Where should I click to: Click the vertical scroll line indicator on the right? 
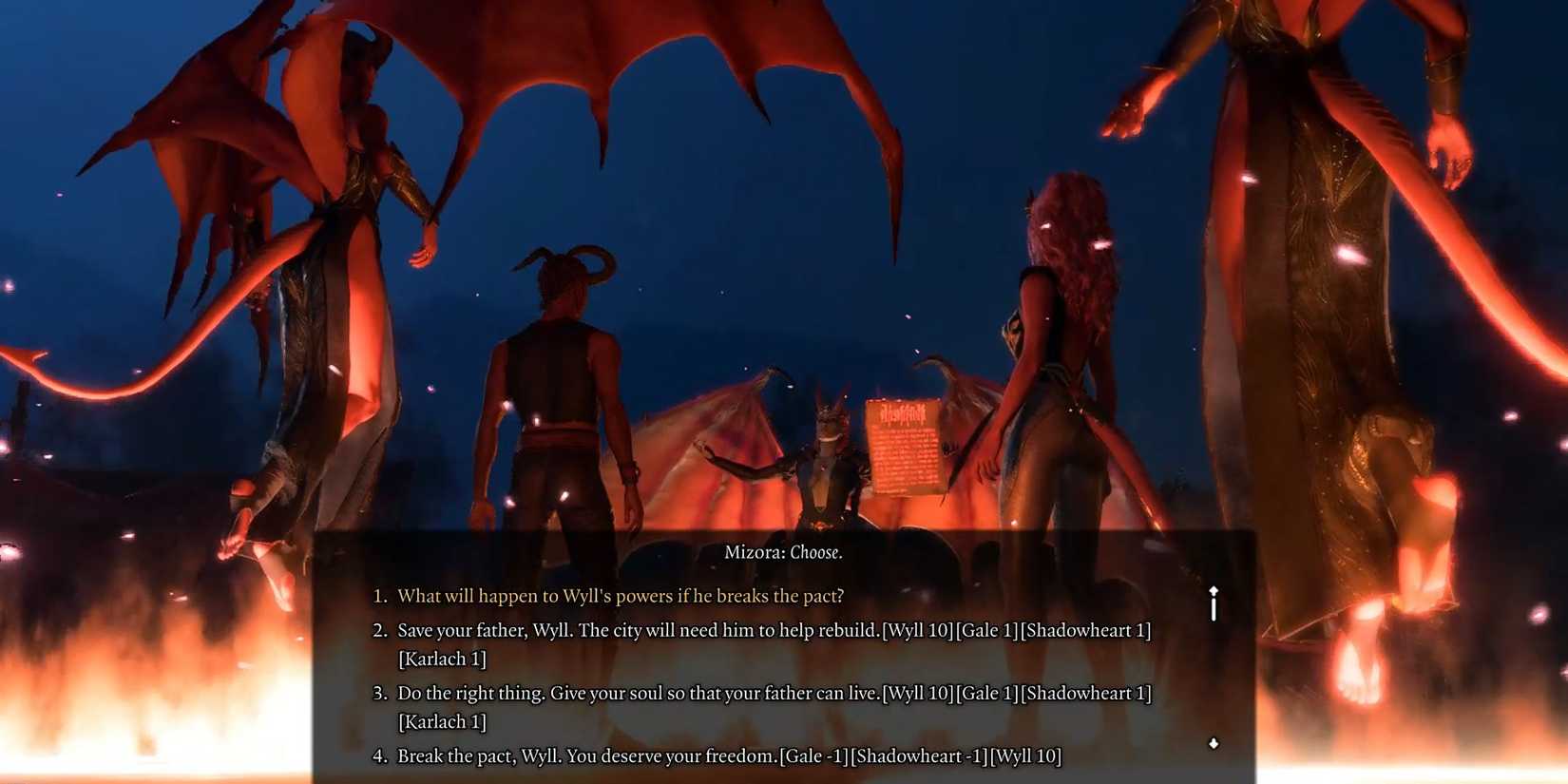pyautogui.click(x=1214, y=608)
